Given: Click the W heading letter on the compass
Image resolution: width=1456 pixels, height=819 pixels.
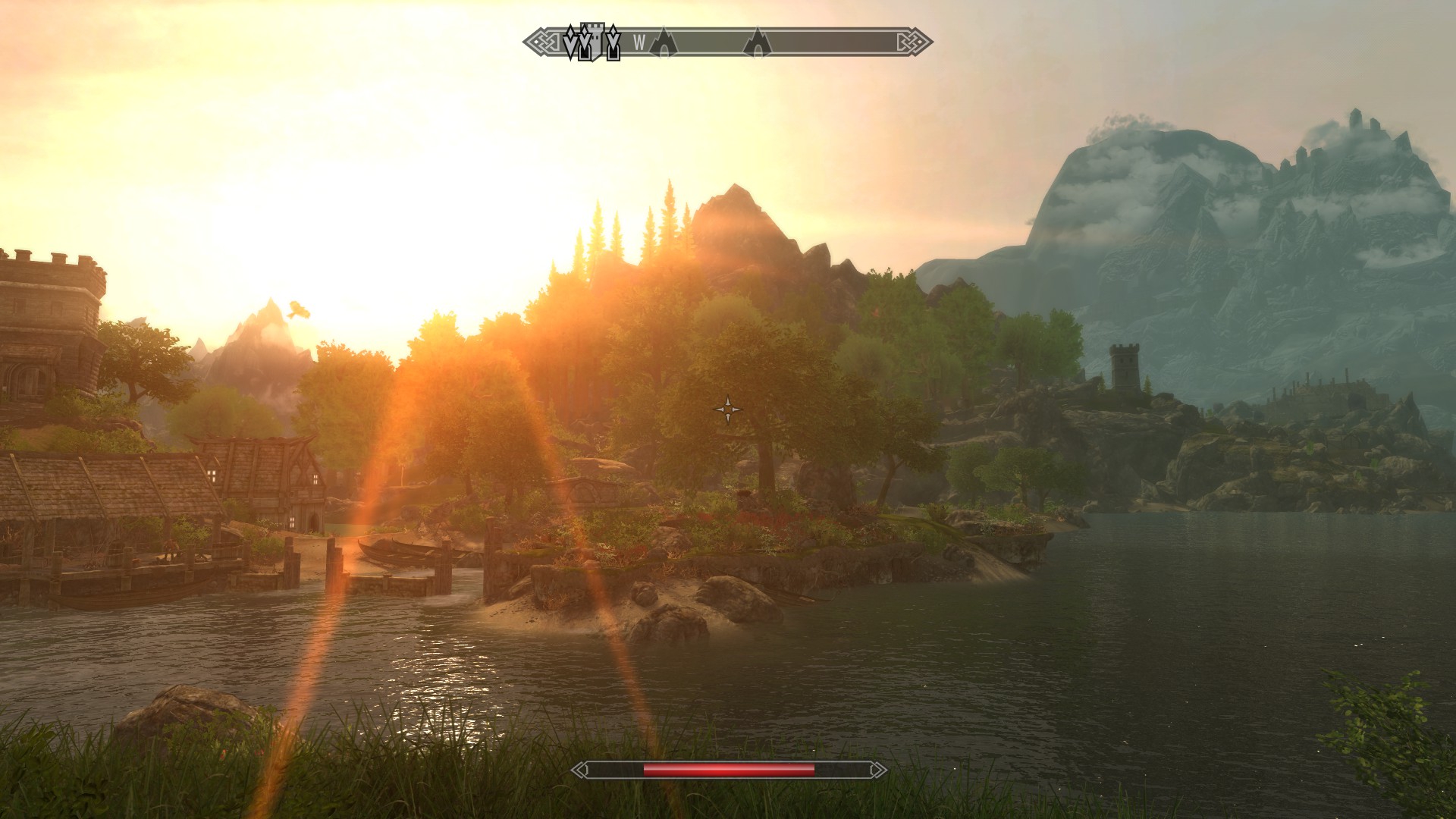Looking at the screenshot, I should (639, 43).
